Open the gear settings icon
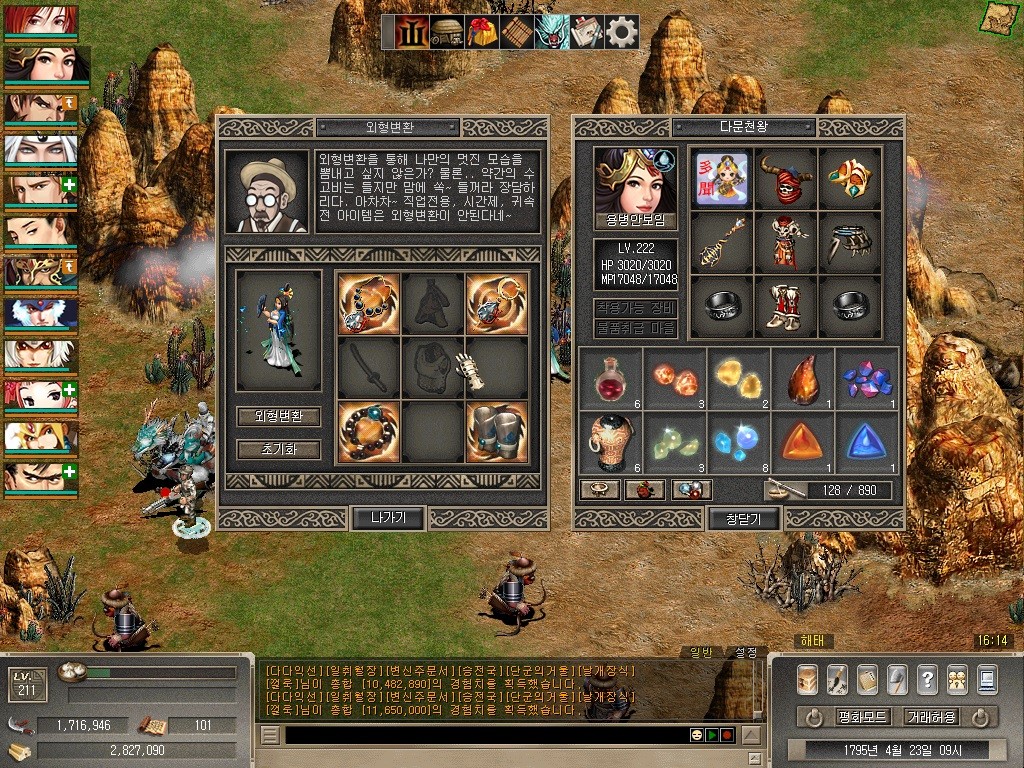Screen dimensions: 1024x768 [622, 32]
